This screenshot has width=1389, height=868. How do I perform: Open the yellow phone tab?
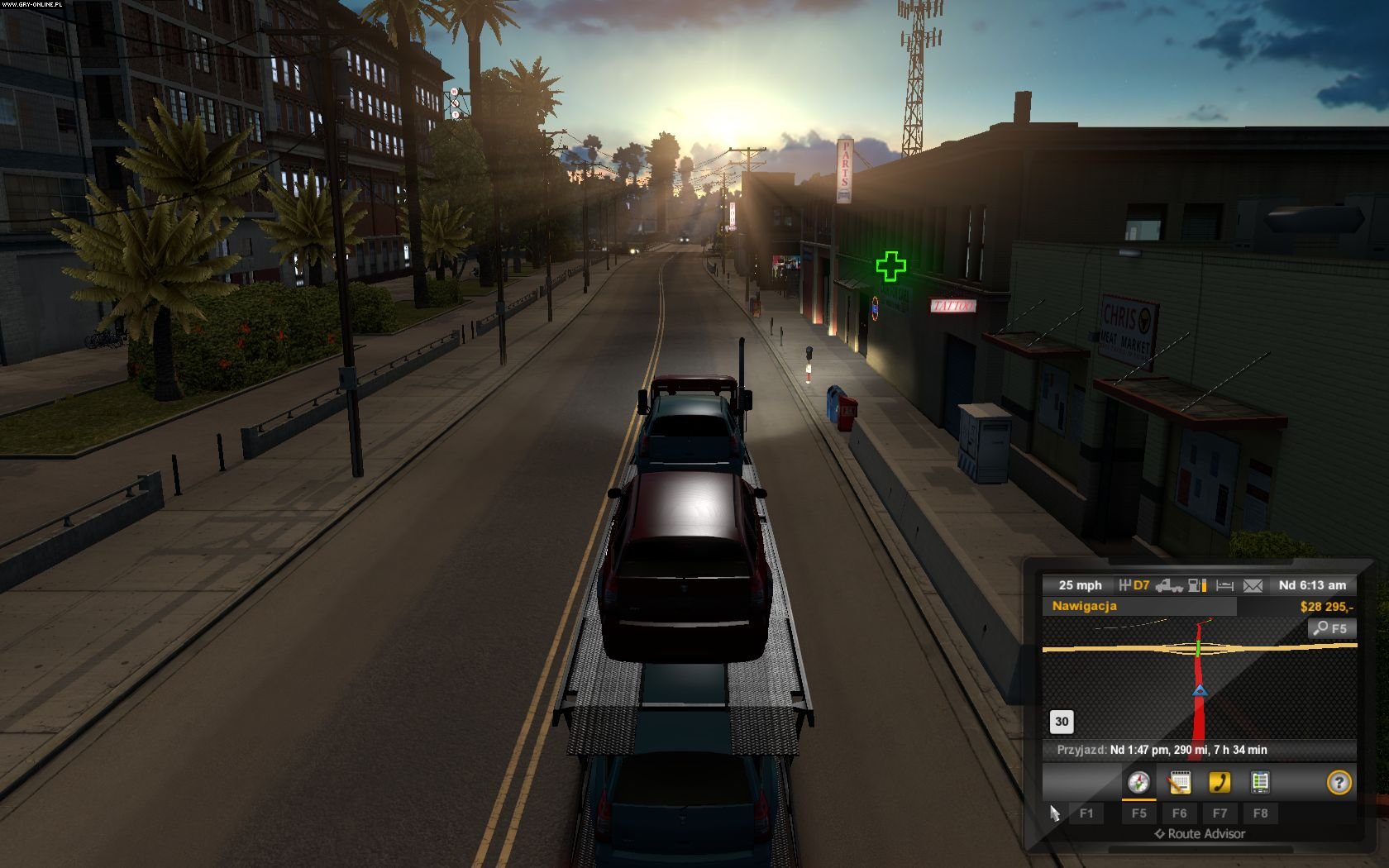click(x=1220, y=782)
